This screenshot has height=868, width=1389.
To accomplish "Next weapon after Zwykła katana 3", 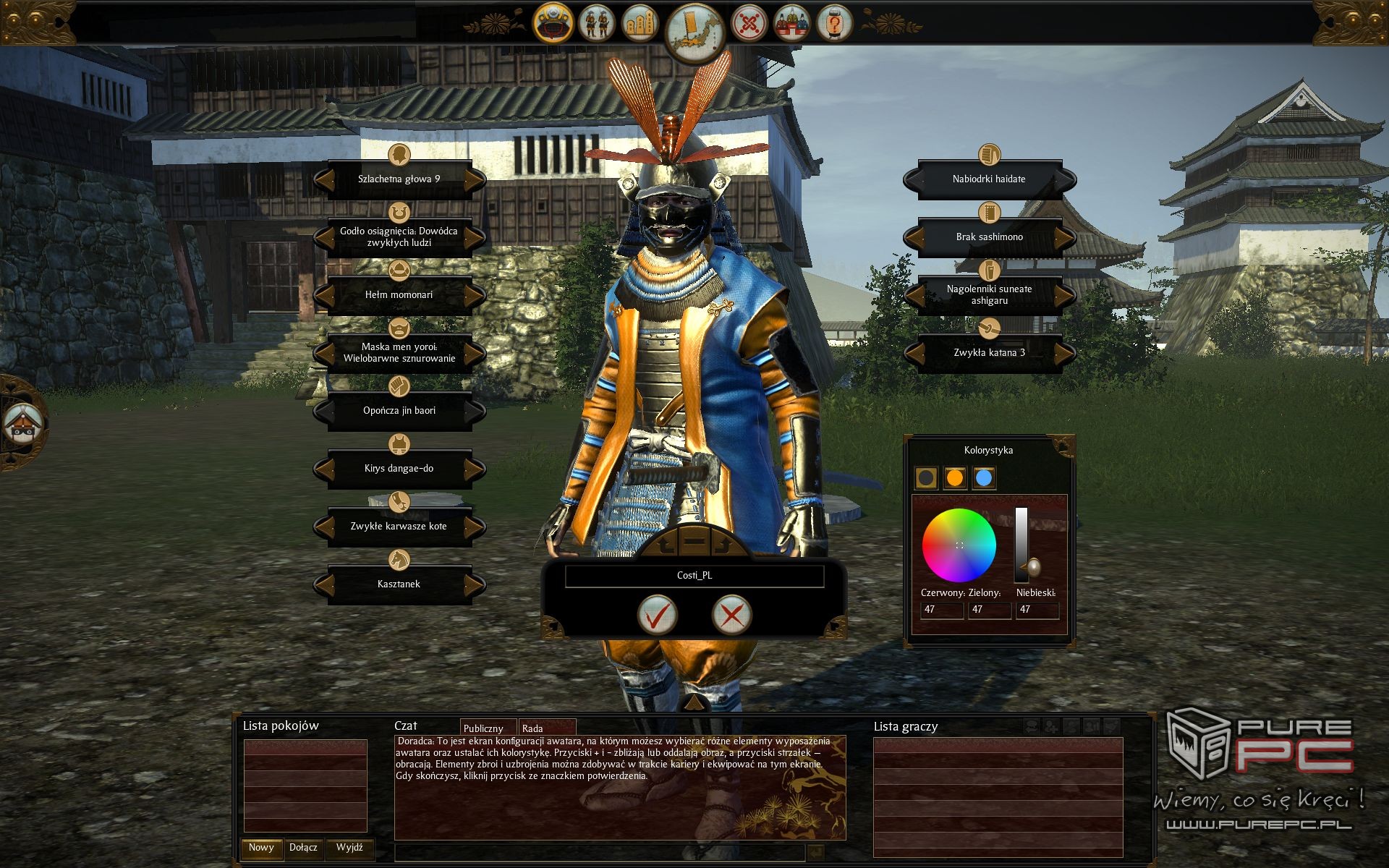I will [1065, 353].
